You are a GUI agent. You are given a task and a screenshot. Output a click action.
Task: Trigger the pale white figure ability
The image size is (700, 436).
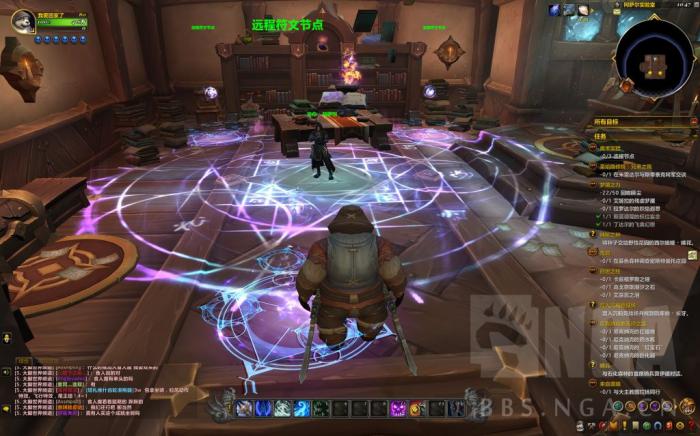point(283,408)
